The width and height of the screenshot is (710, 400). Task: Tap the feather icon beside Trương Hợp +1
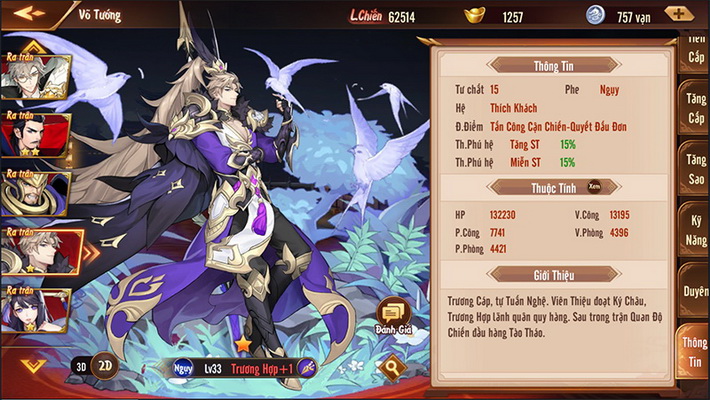tap(307, 368)
